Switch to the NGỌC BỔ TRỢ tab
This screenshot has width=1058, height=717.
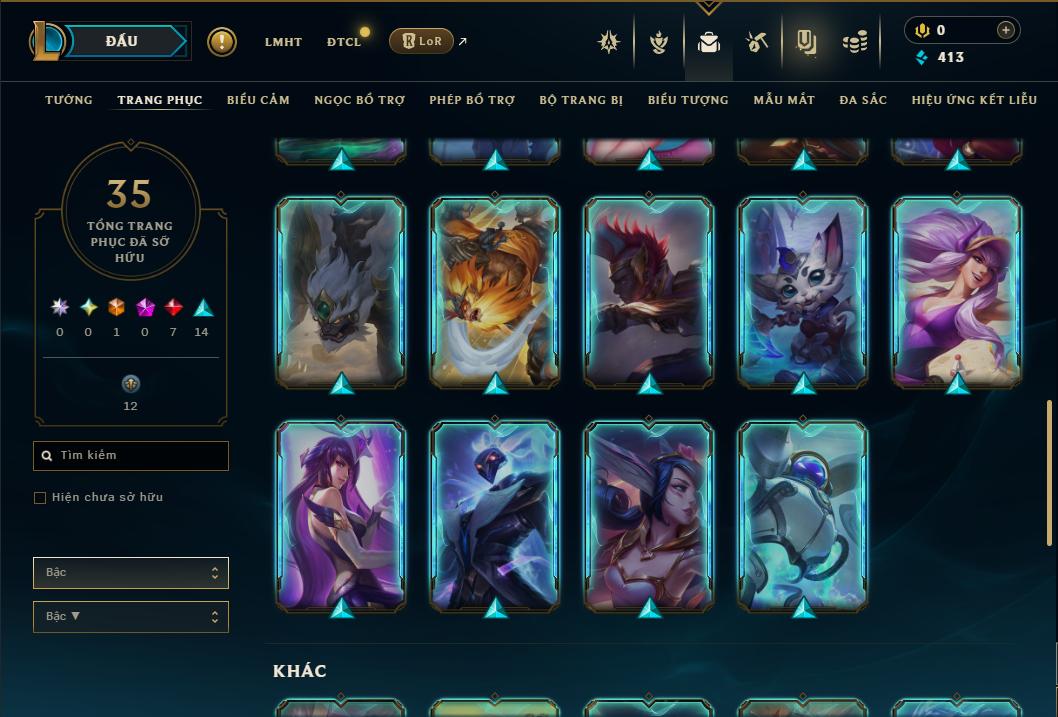click(359, 100)
